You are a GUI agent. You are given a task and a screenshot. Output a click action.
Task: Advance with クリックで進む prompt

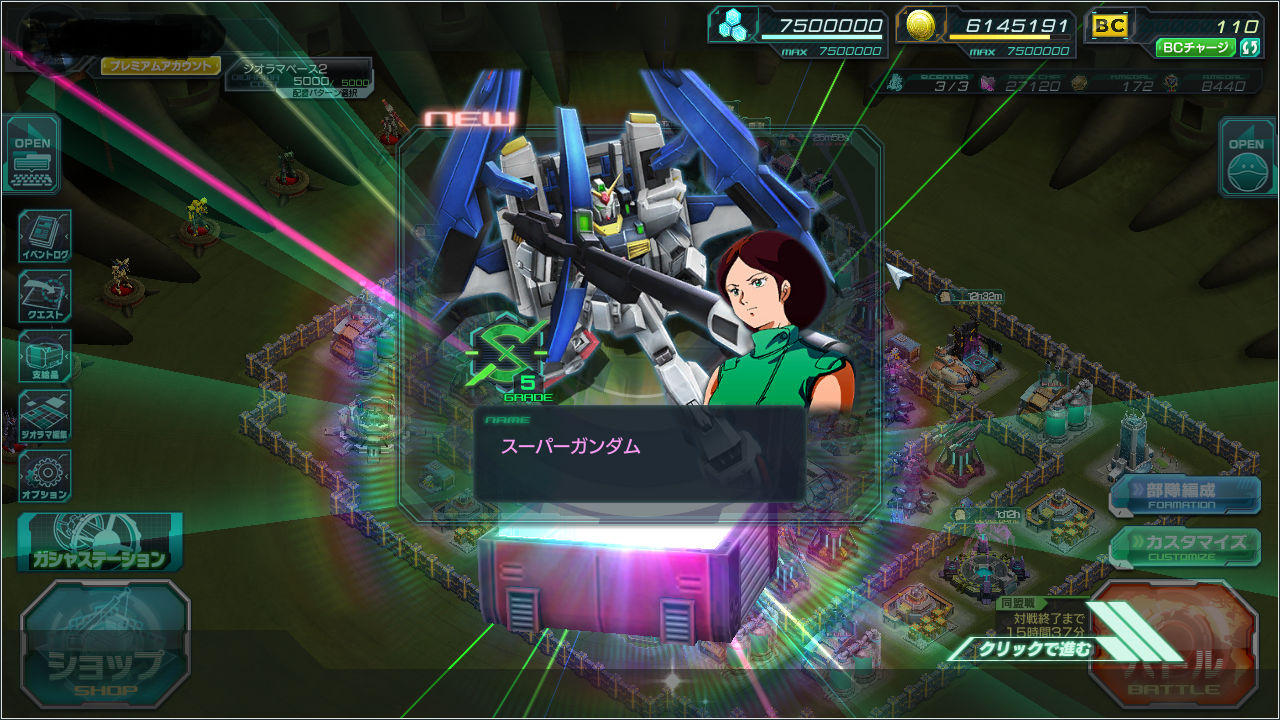click(1037, 649)
